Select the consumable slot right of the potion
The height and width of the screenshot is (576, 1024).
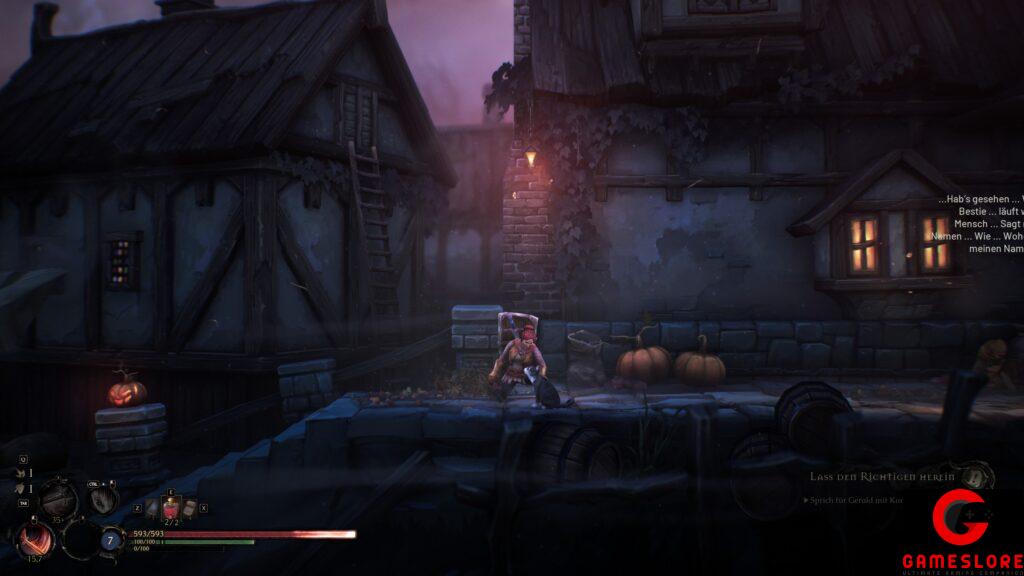tap(188, 508)
